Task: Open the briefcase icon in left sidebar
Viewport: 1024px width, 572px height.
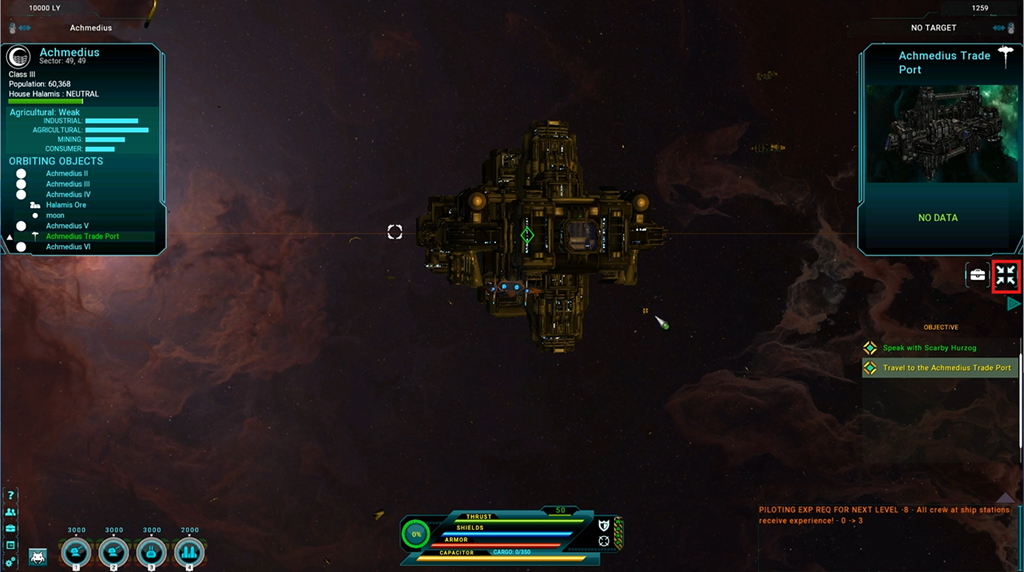Action: pyautogui.click(x=10, y=528)
